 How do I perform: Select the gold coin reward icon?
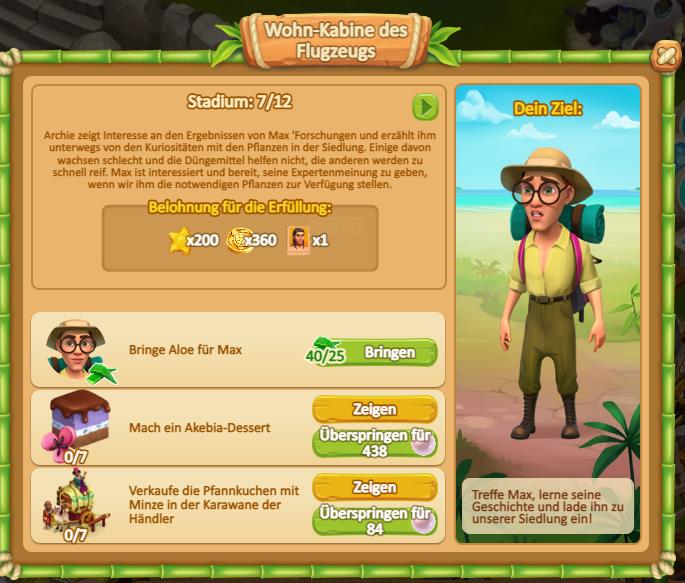[x=239, y=240]
